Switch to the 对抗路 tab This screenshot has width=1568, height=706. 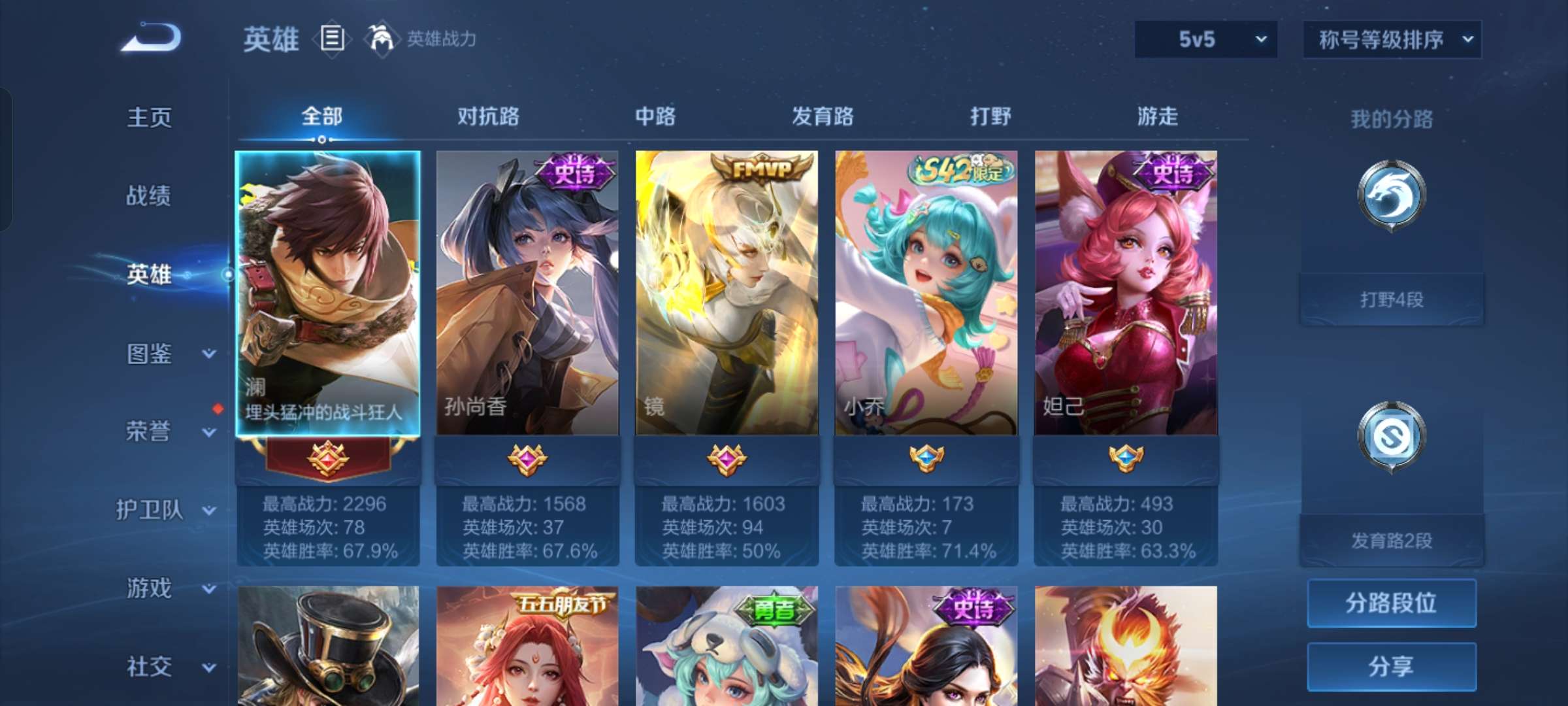pos(490,116)
